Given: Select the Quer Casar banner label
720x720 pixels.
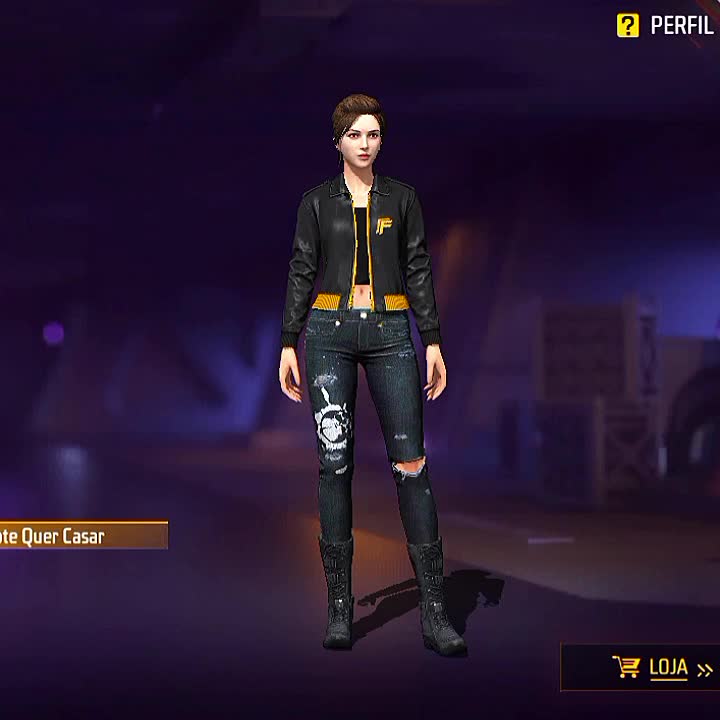Looking at the screenshot, I should click(x=80, y=536).
